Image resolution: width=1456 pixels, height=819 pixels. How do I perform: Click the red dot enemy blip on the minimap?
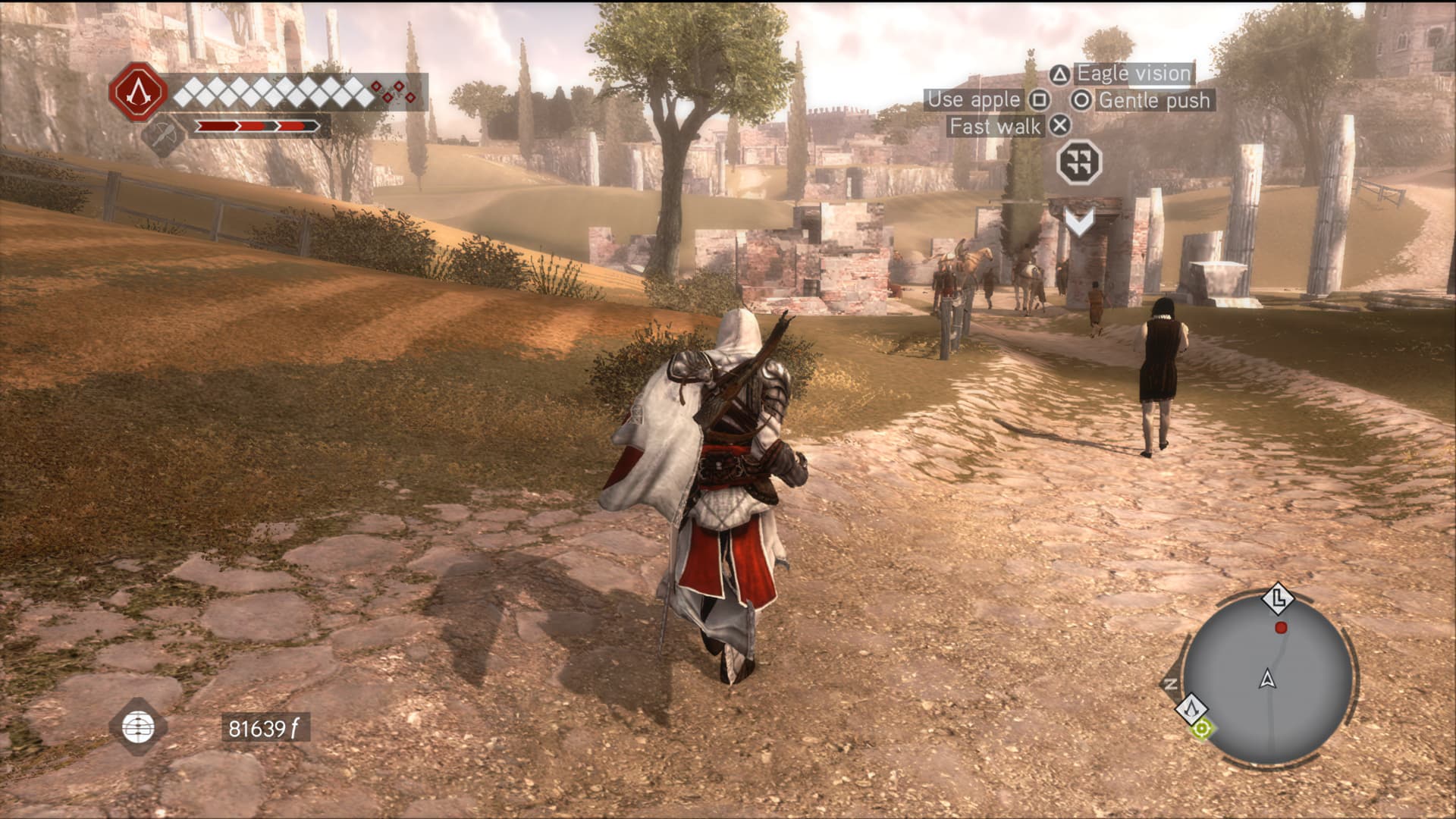pos(1282,627)
